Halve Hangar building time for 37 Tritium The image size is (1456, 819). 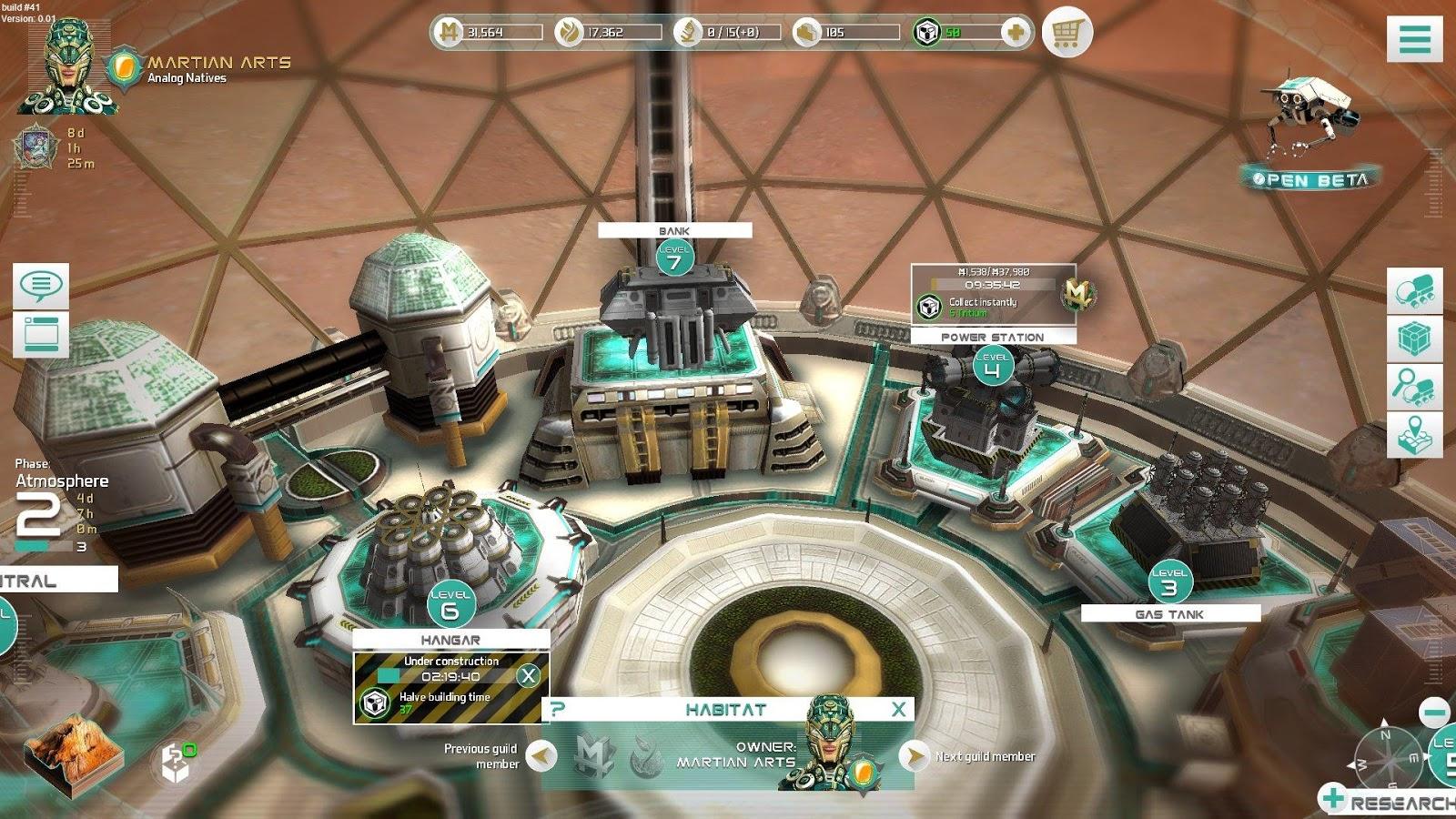click(x=374, y=703)
